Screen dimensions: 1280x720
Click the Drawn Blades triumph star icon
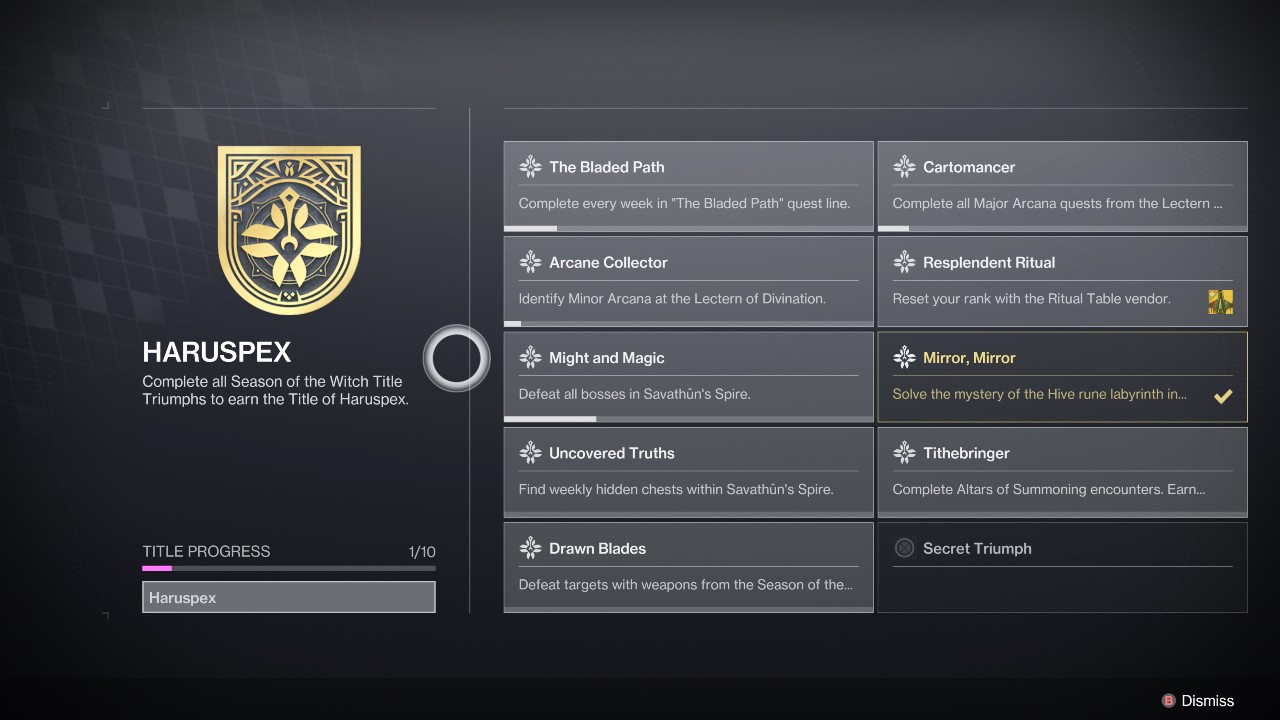530,548
